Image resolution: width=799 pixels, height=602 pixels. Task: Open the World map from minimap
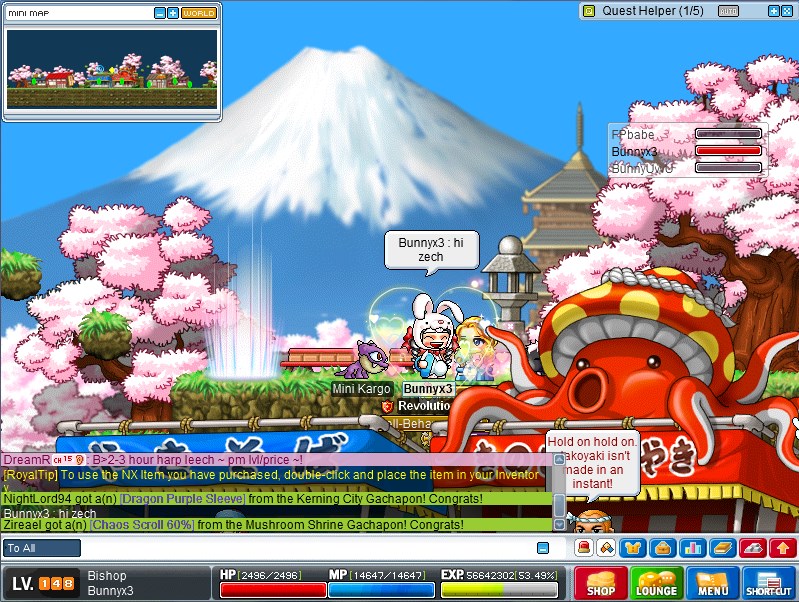(x=199, y=13)
